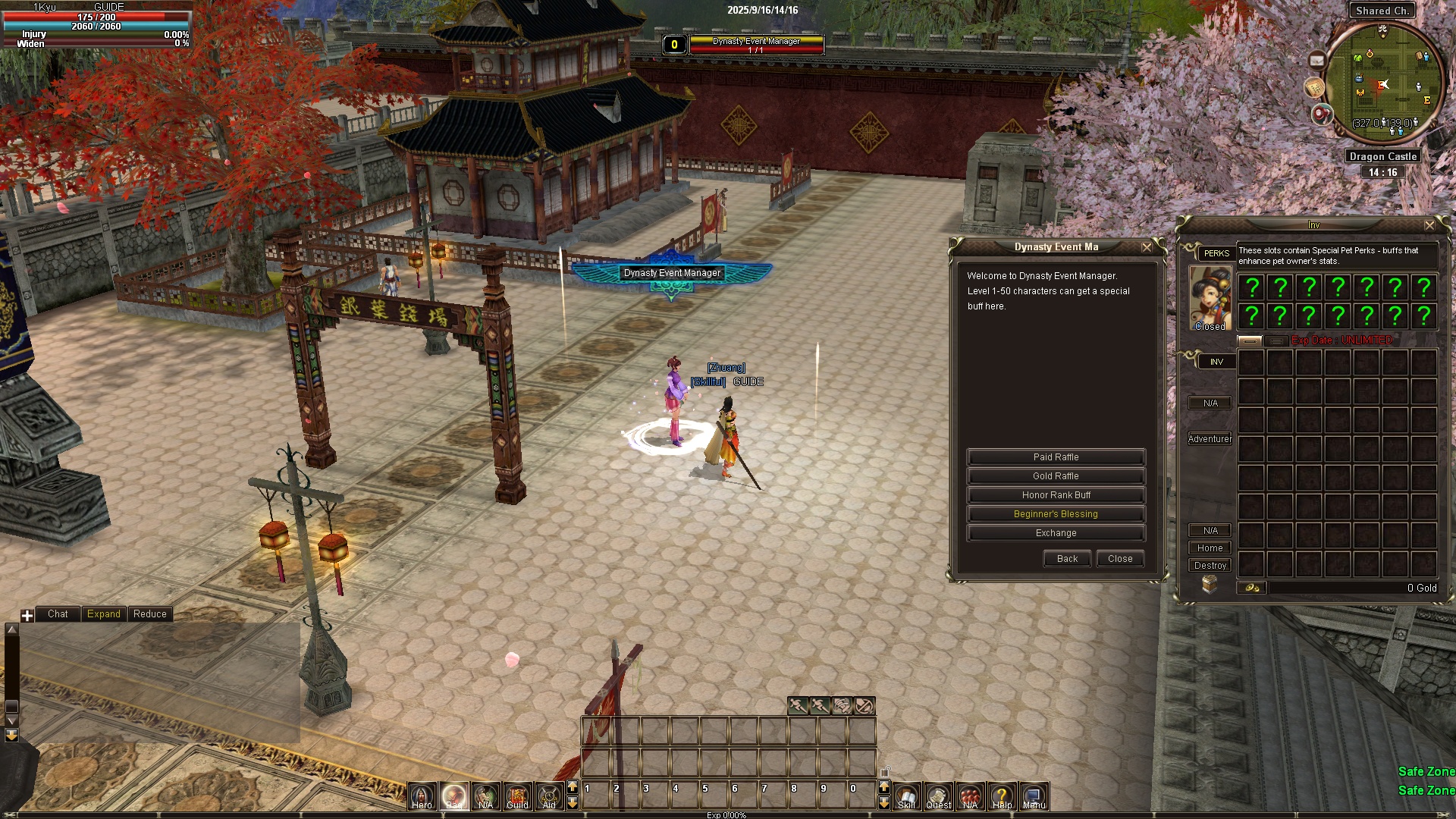Open the Help window
The image size is (1456, 819).
[1002, 796]
